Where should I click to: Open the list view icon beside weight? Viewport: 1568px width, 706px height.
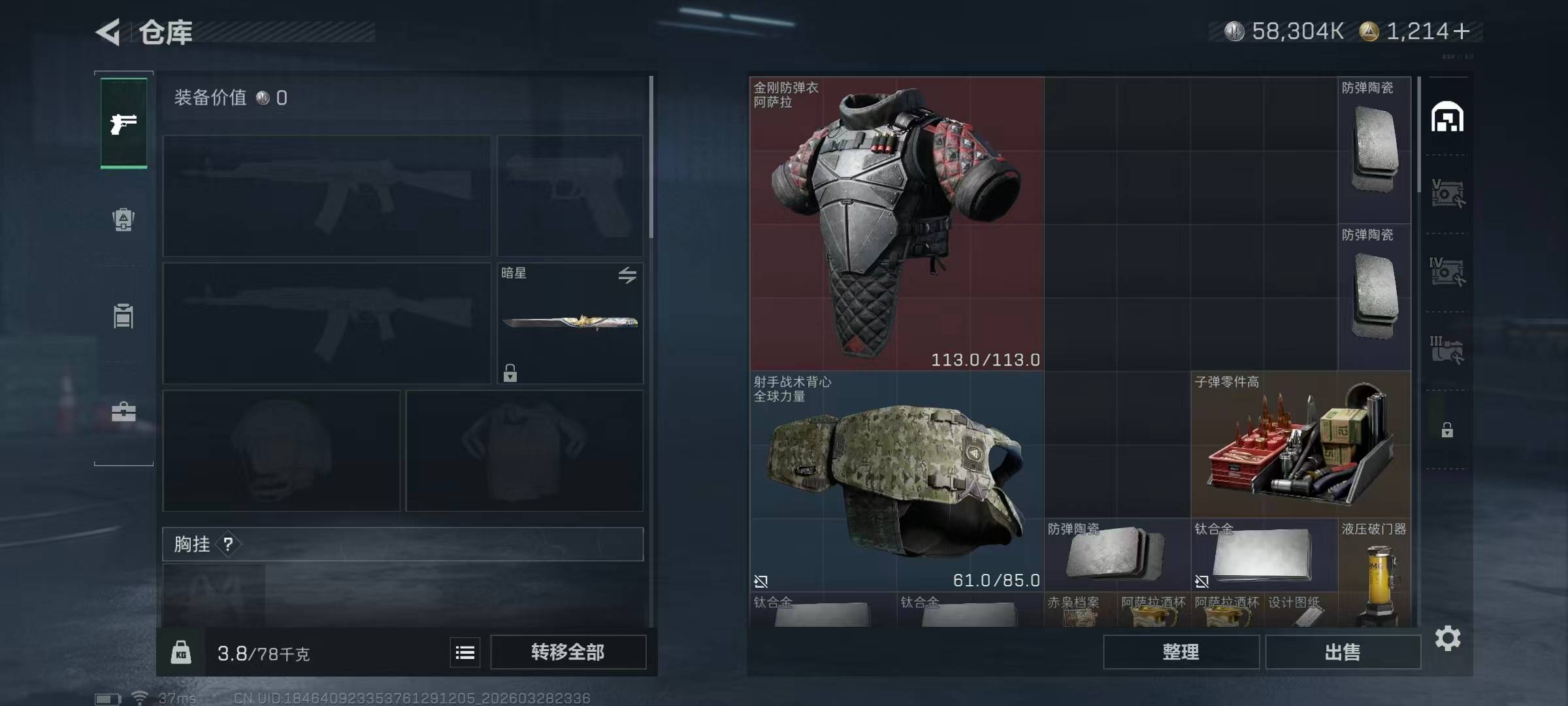click(x=465, y=652)
